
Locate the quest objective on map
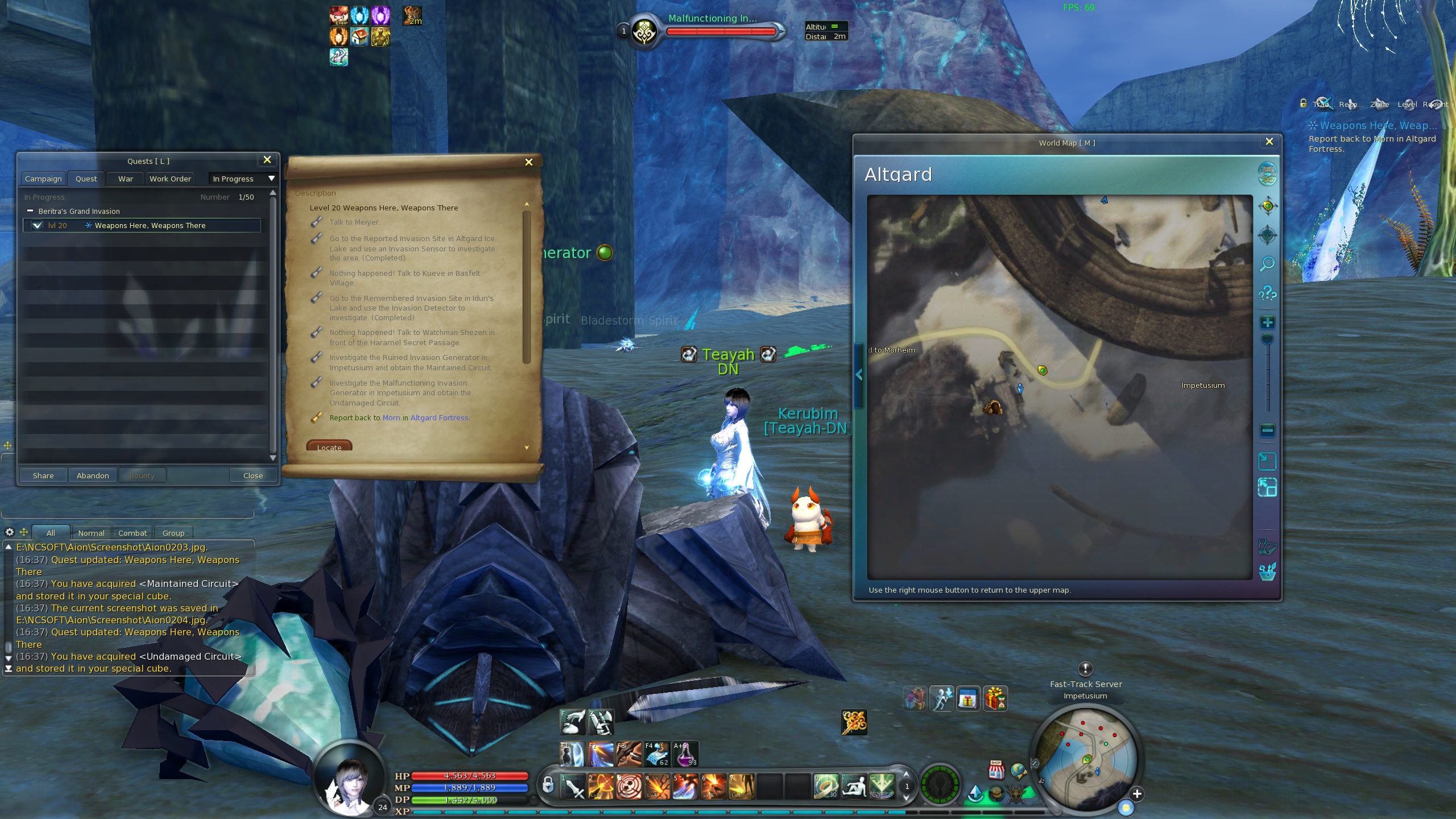tap(329, 447)
